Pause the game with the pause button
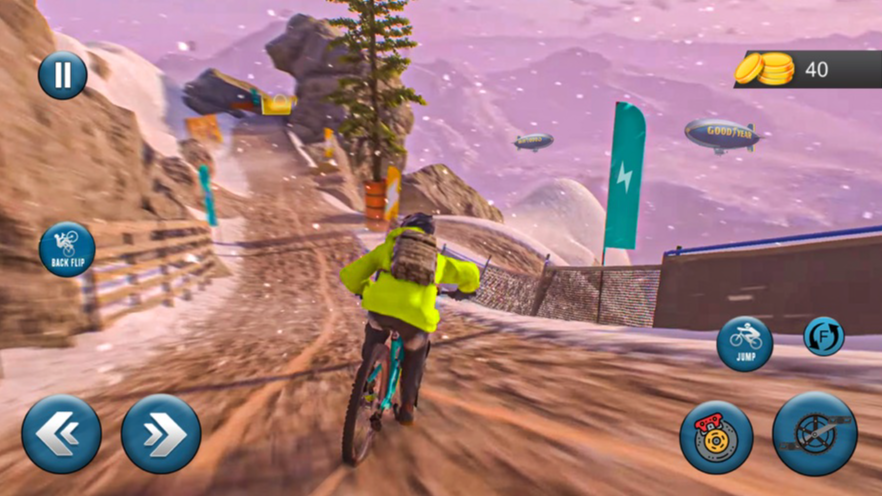 (x=62, y=75)
